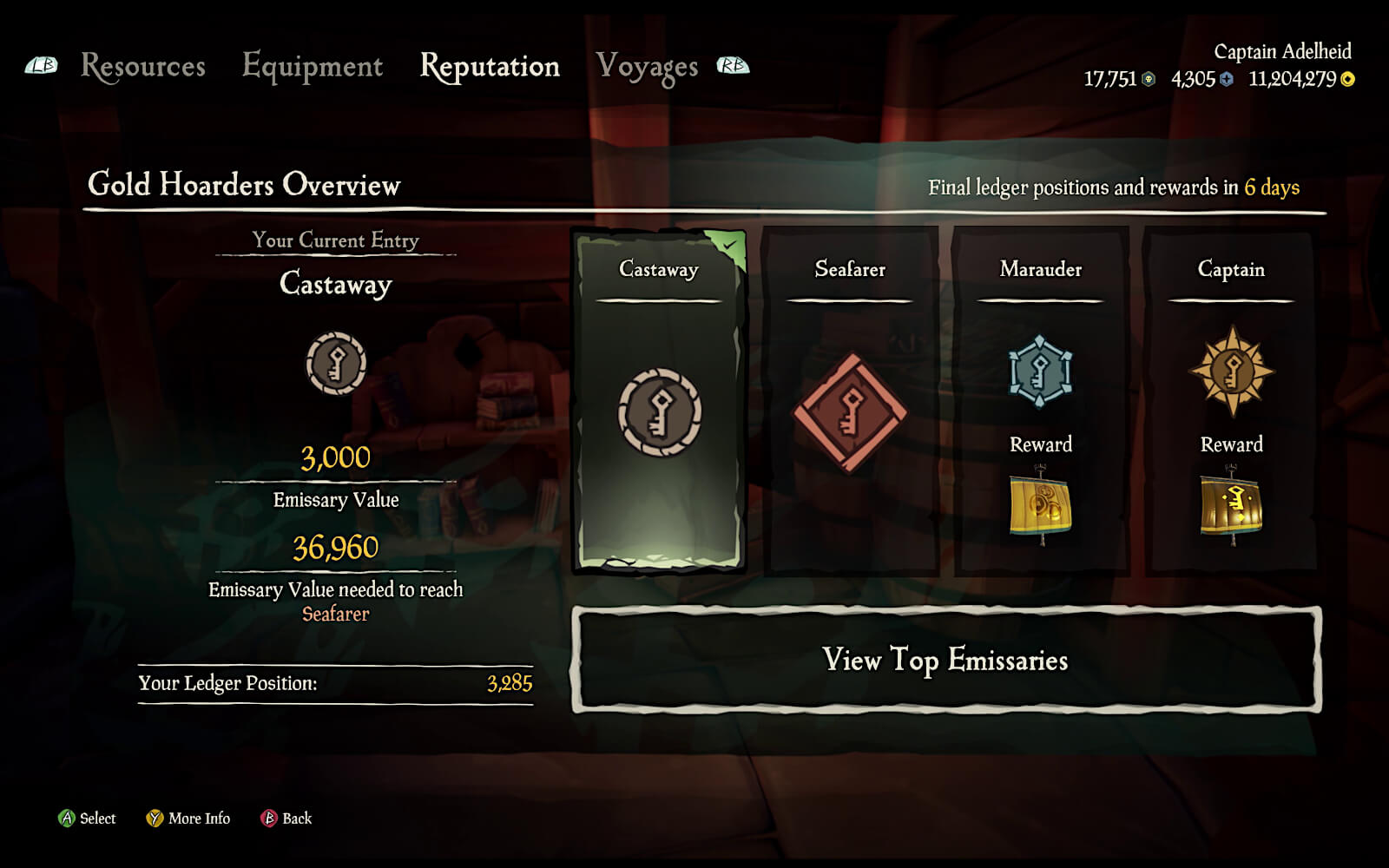Select the ancient coins icon beside 4,305

coord(1226,78)
